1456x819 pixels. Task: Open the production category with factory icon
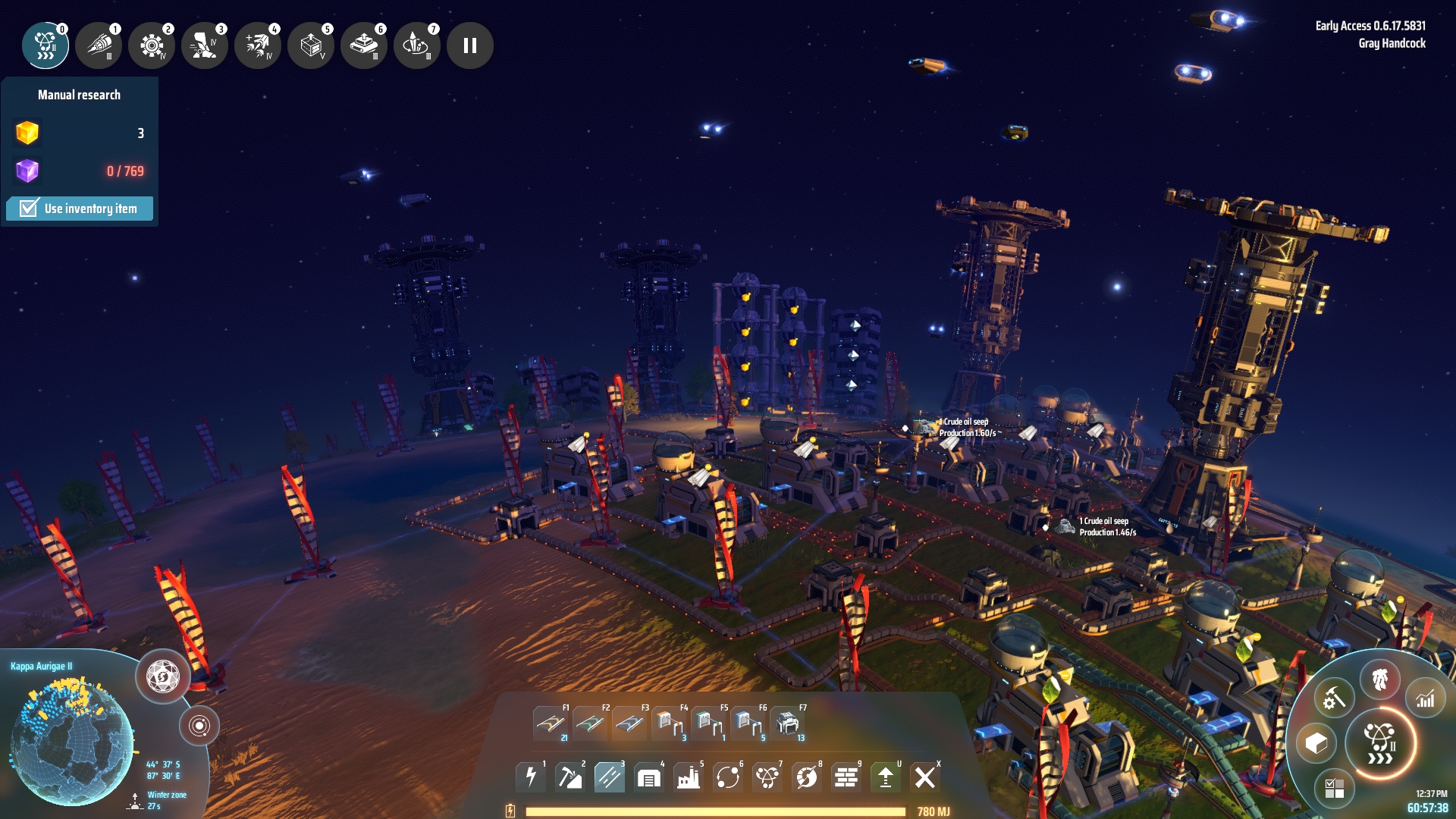pos(689,777)
